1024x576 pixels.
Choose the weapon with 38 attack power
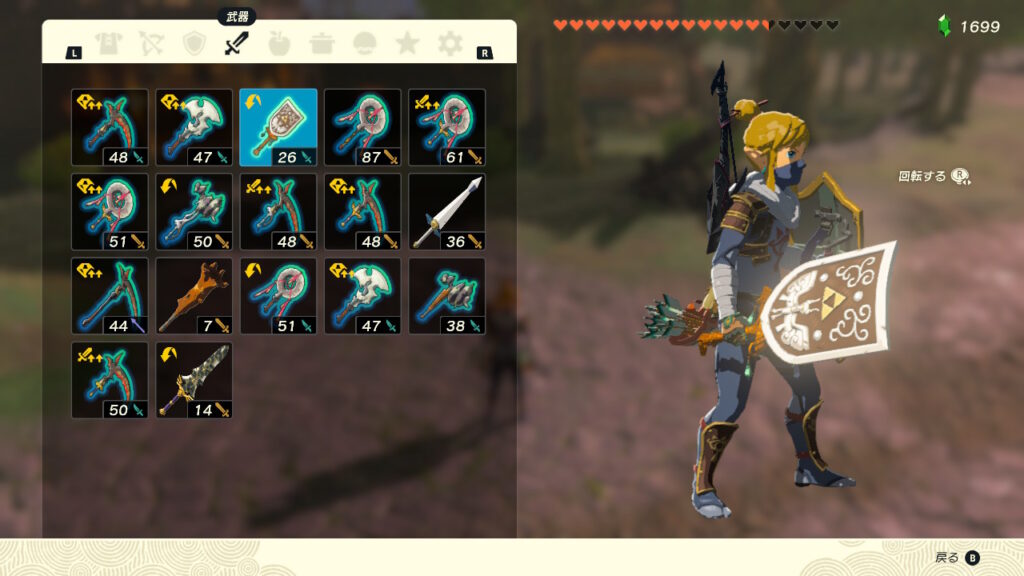tap(447, 296)
